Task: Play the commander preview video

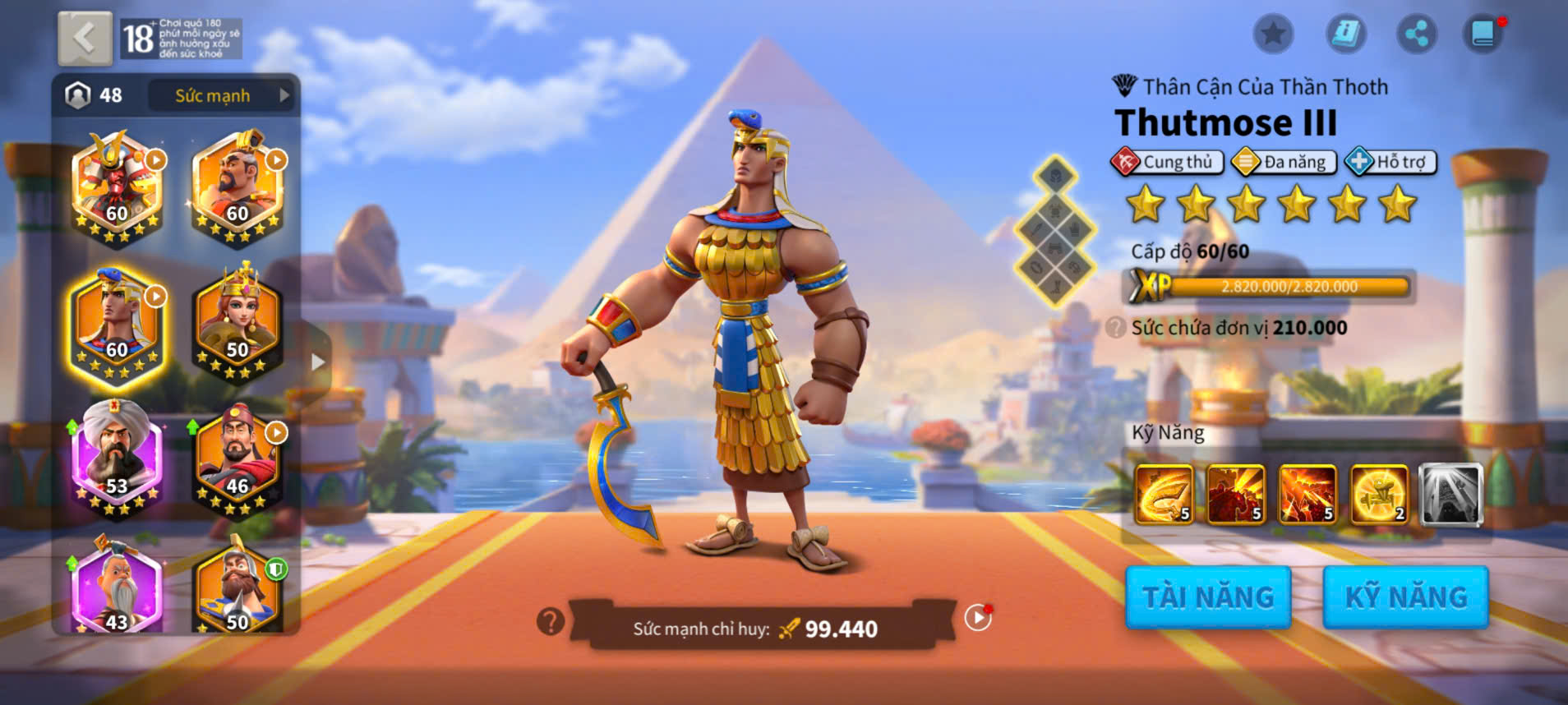Action: pos(978,617)
